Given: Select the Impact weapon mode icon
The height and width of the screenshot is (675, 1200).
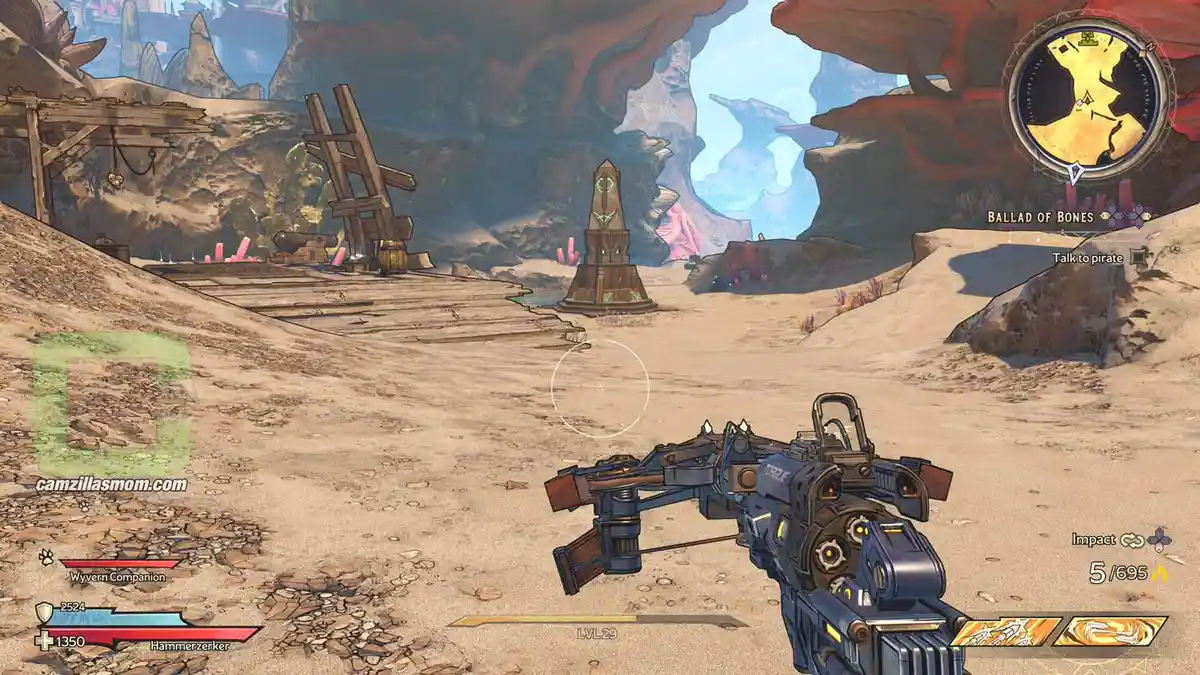Looking at the screenshot, I should point(1132,540).
